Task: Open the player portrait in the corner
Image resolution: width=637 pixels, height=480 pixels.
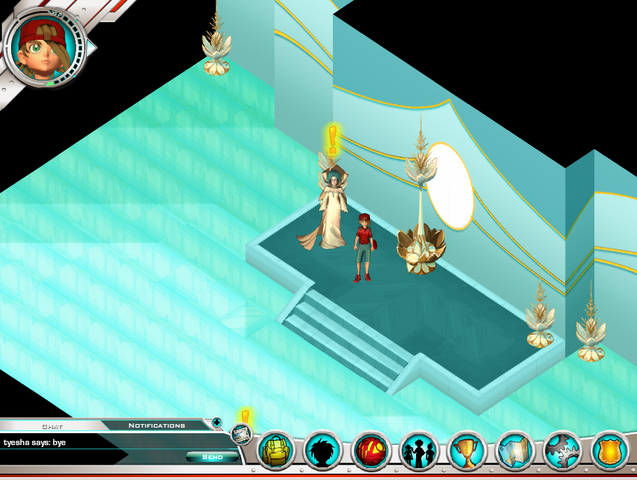Action: tap(43, 46)
